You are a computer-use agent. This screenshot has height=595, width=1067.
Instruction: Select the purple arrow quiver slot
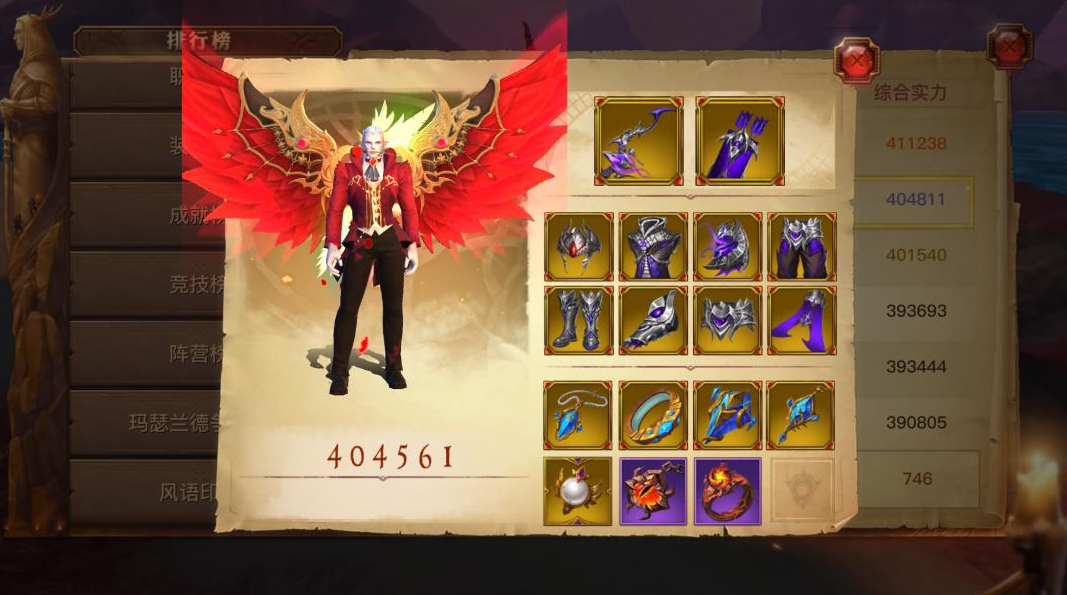pos(740,141)
